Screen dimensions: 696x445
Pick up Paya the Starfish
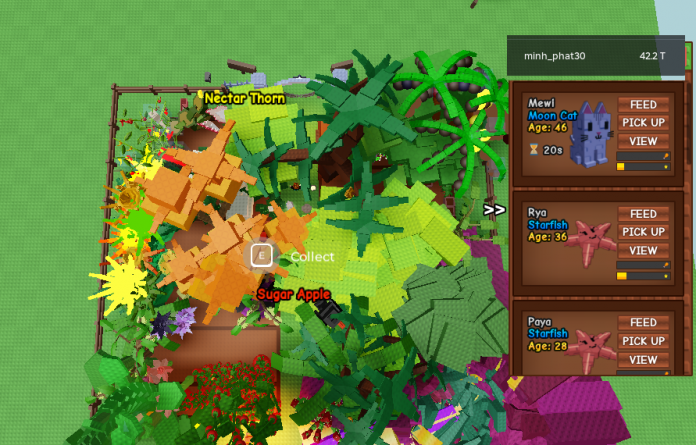[x=643, y=341]
